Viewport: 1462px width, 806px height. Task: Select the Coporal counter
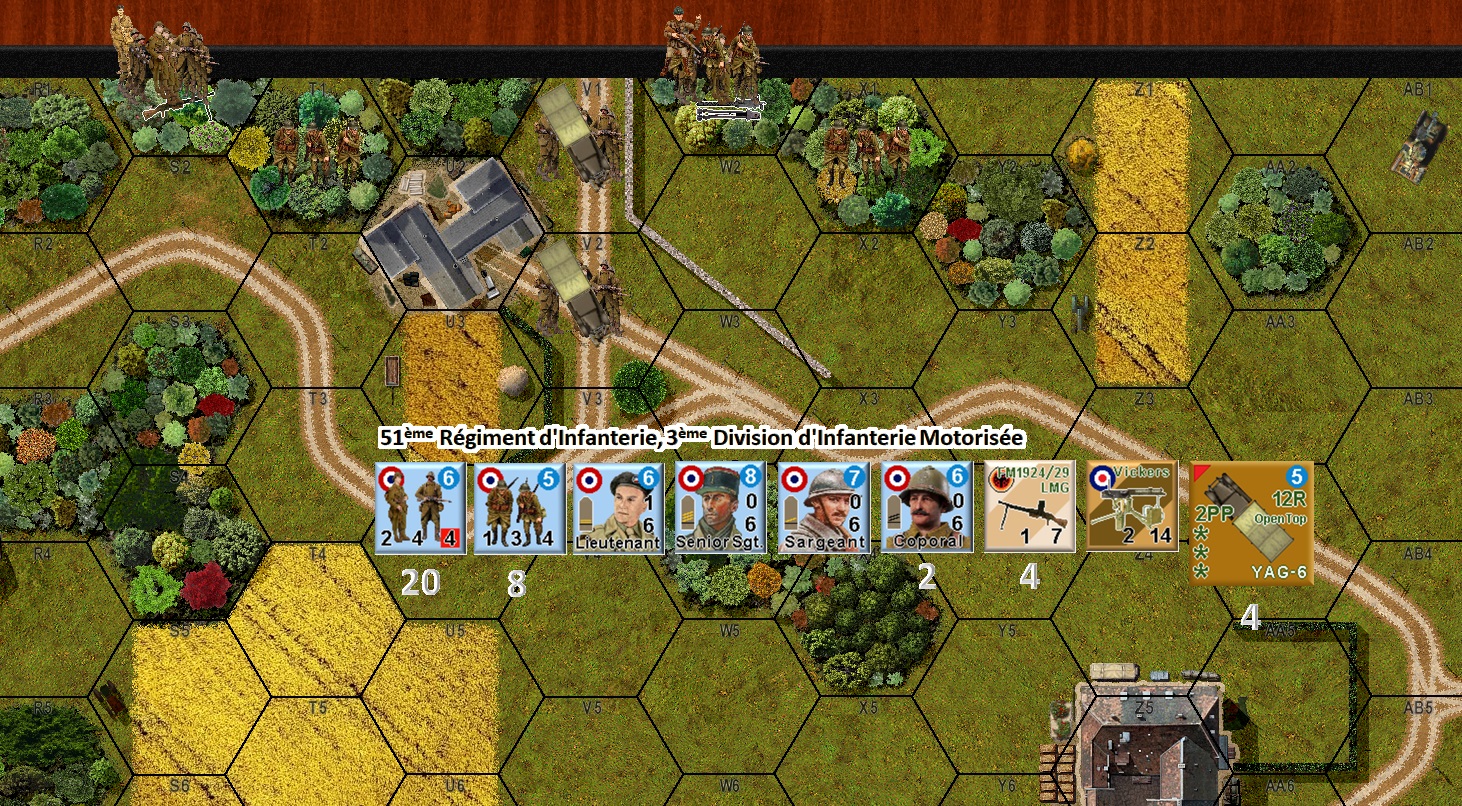pyautogui.click(x=924, y=506)
